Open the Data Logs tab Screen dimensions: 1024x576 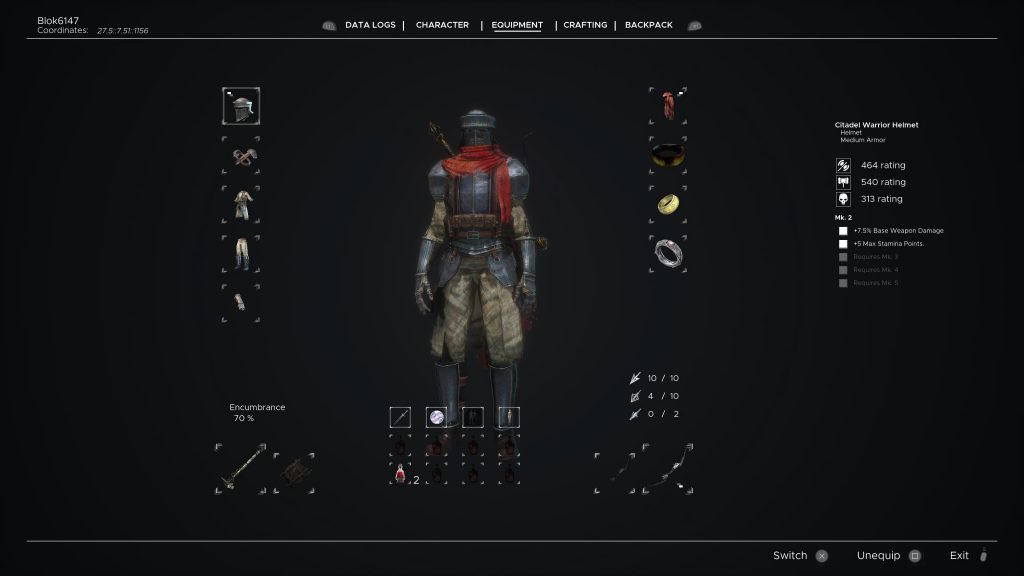click(370, 25)
